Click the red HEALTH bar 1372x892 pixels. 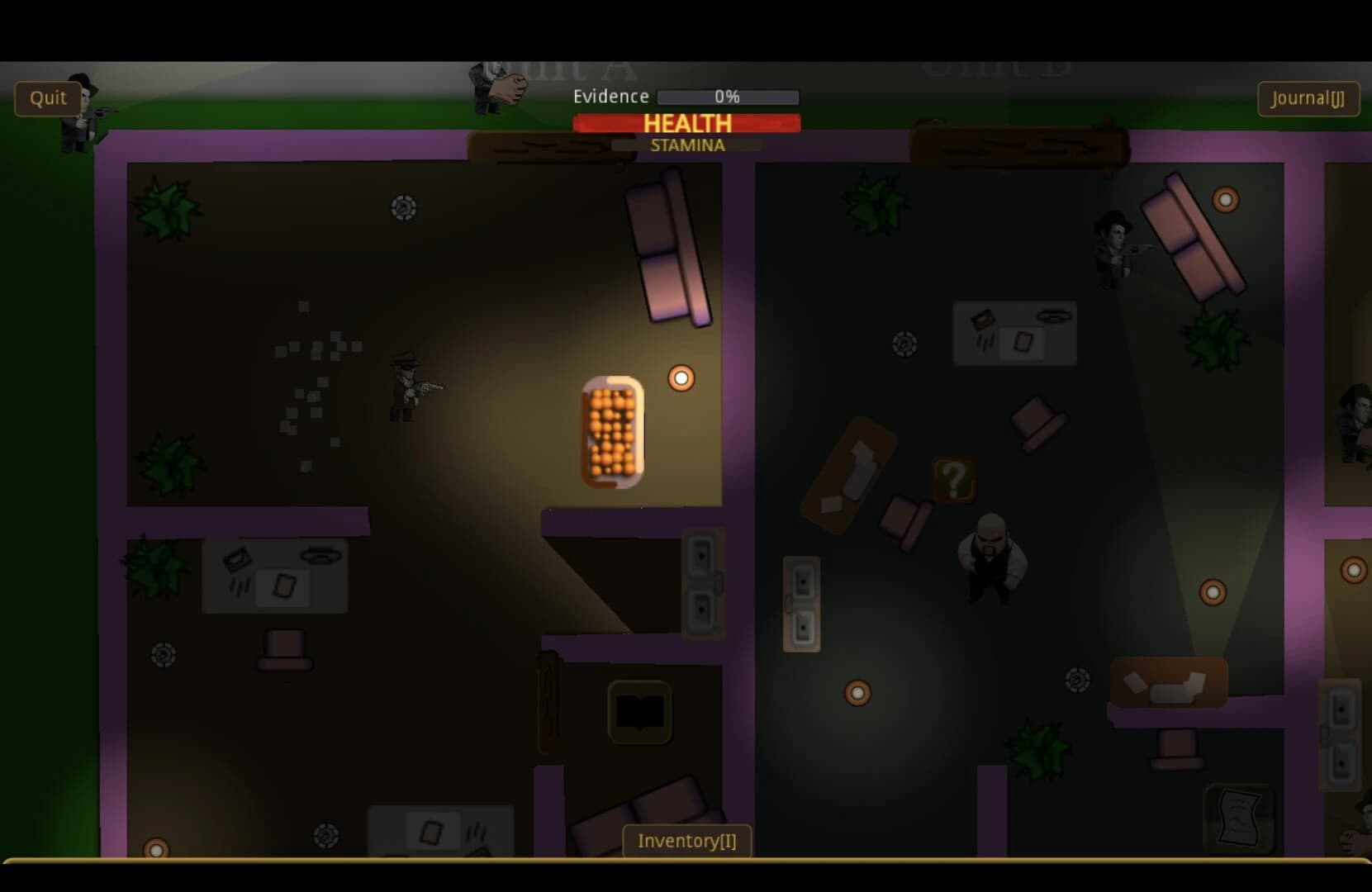click(686, 123)
